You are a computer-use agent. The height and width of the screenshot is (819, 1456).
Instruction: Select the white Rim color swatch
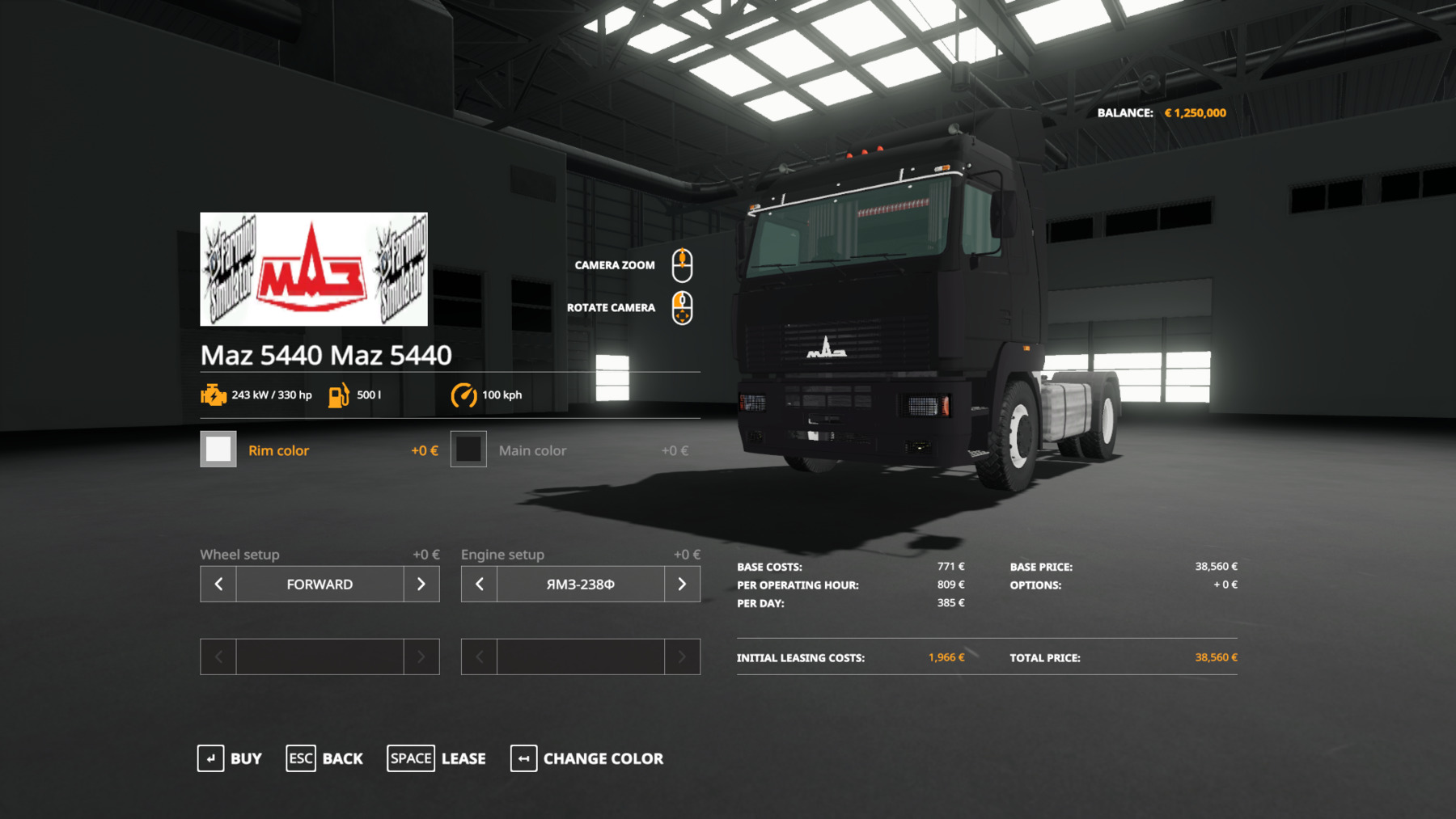coord(218,450)
